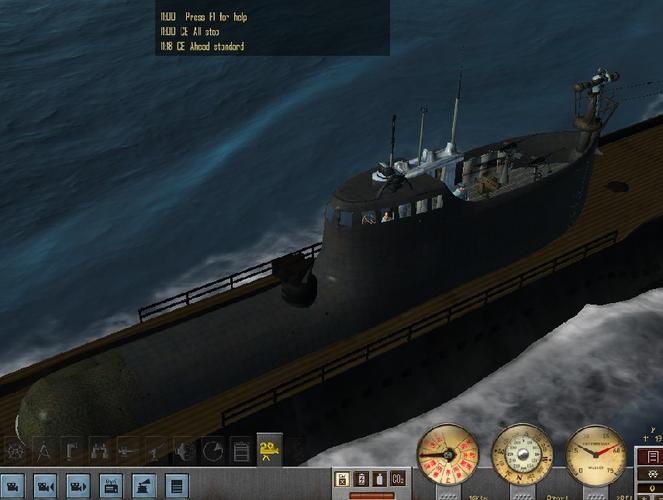Screen dimensions: 663x500
Task: Switch to the periscope station icon
Action: coord(71,451)
